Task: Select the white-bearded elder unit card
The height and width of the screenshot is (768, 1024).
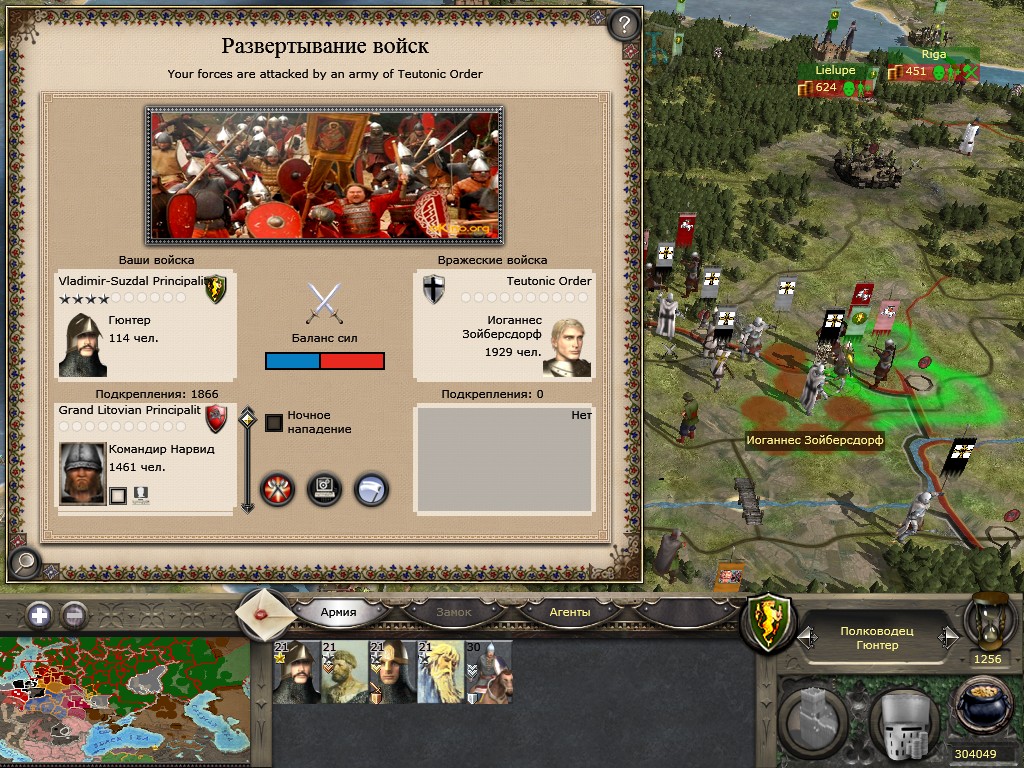Action: point(440,673)
